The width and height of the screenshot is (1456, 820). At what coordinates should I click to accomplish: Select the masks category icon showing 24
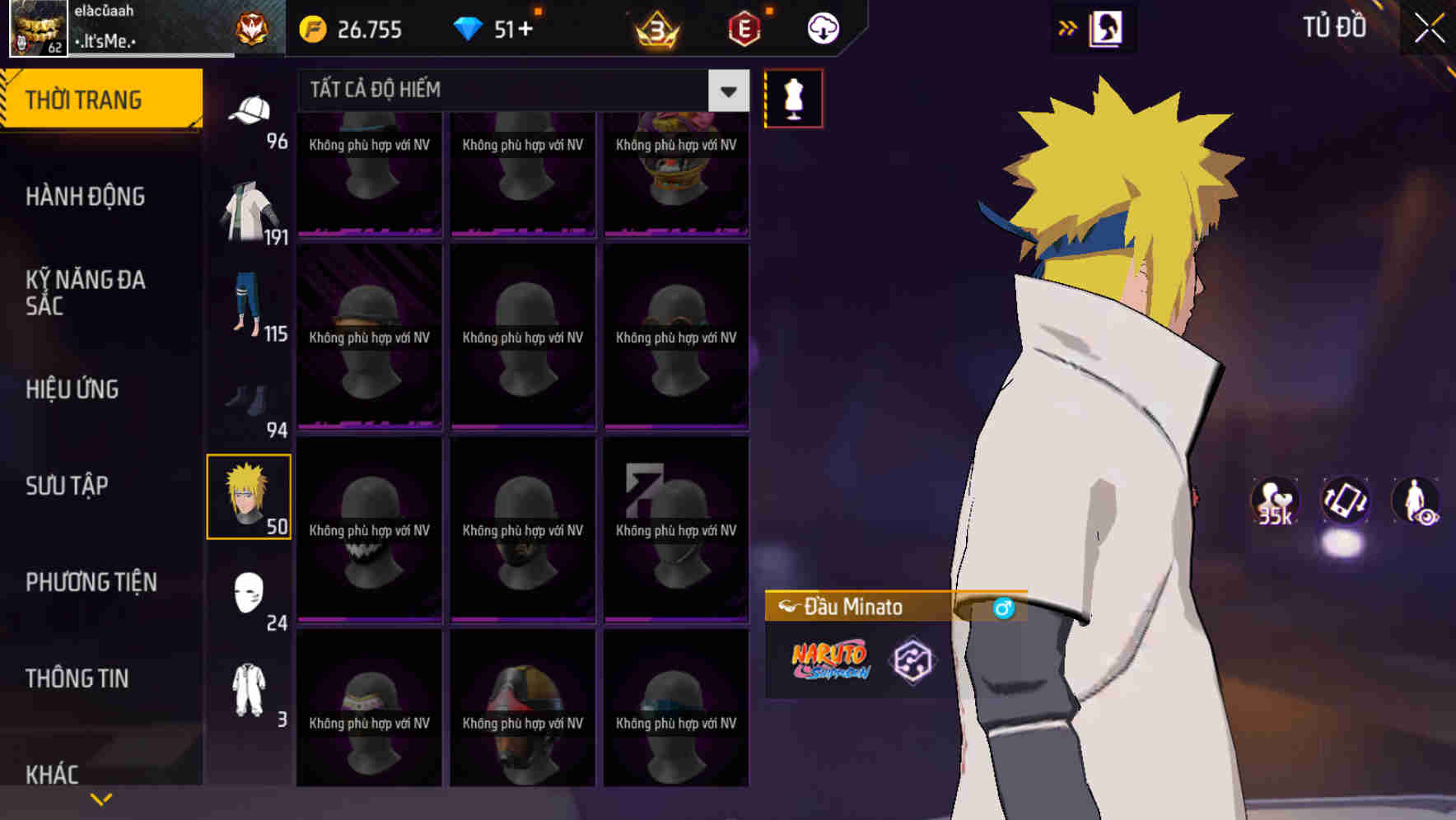247,591
